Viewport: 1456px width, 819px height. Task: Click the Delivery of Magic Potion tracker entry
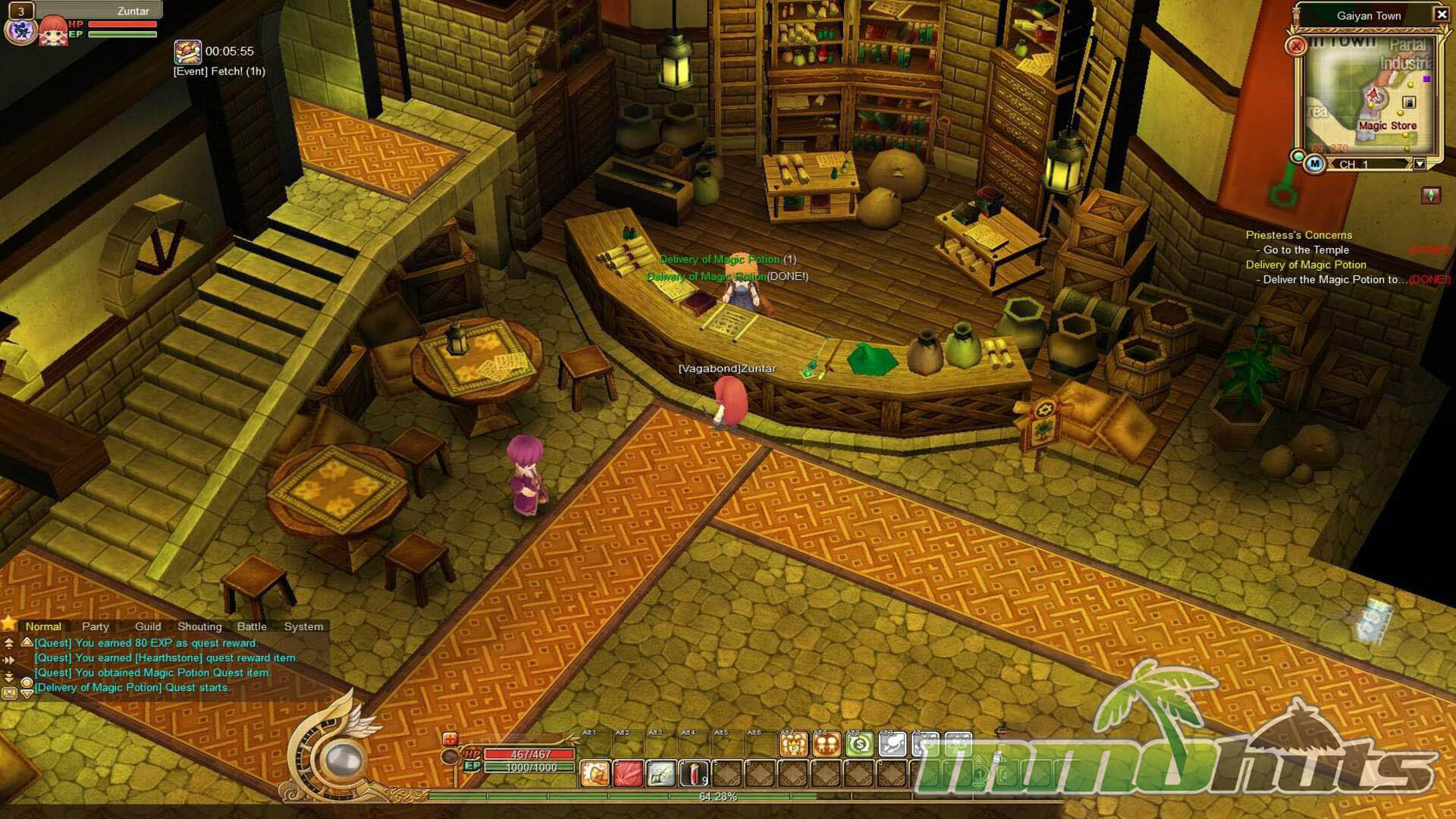point(1305,265)
